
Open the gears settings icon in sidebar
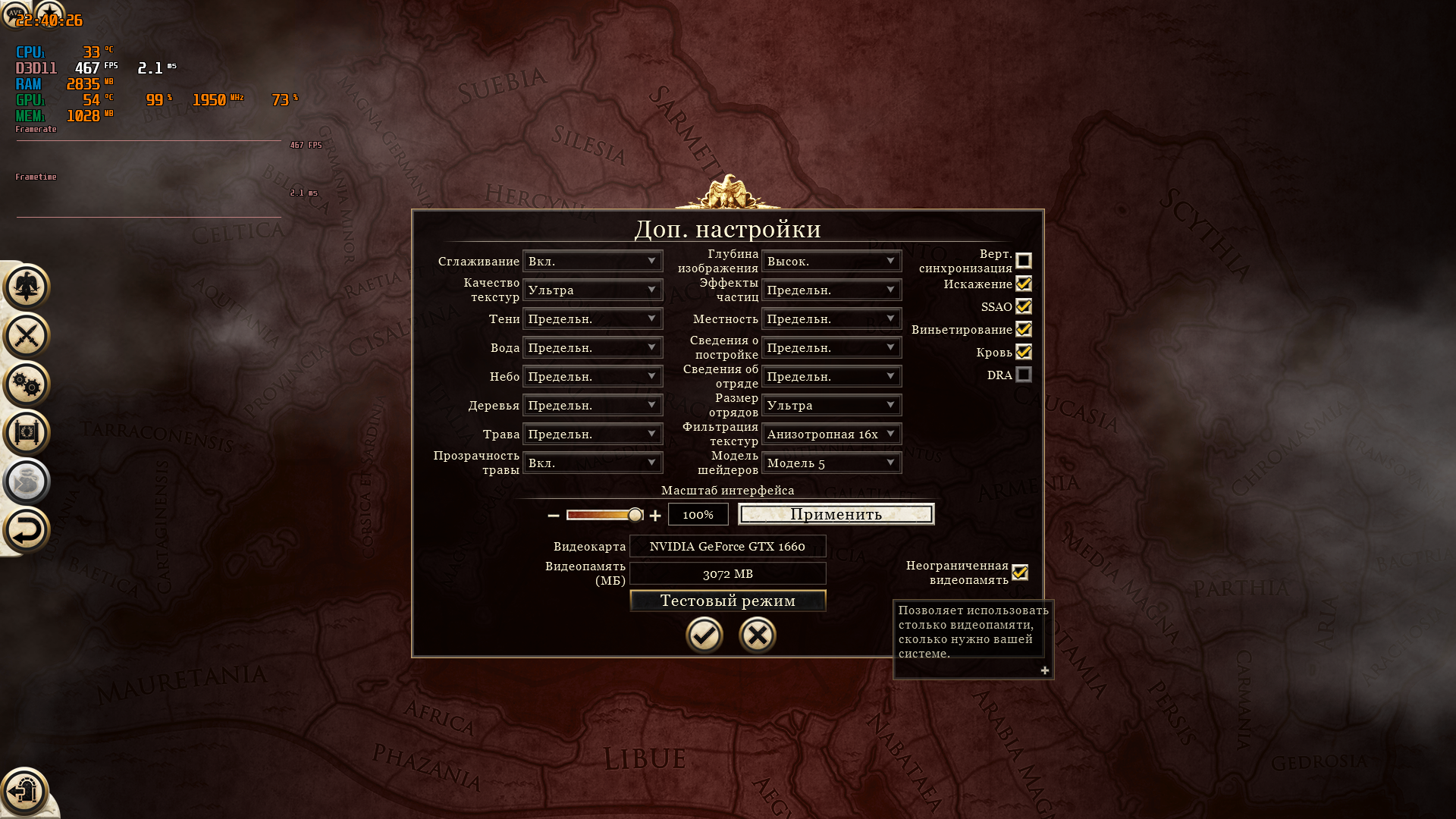(x=27, y=384)
